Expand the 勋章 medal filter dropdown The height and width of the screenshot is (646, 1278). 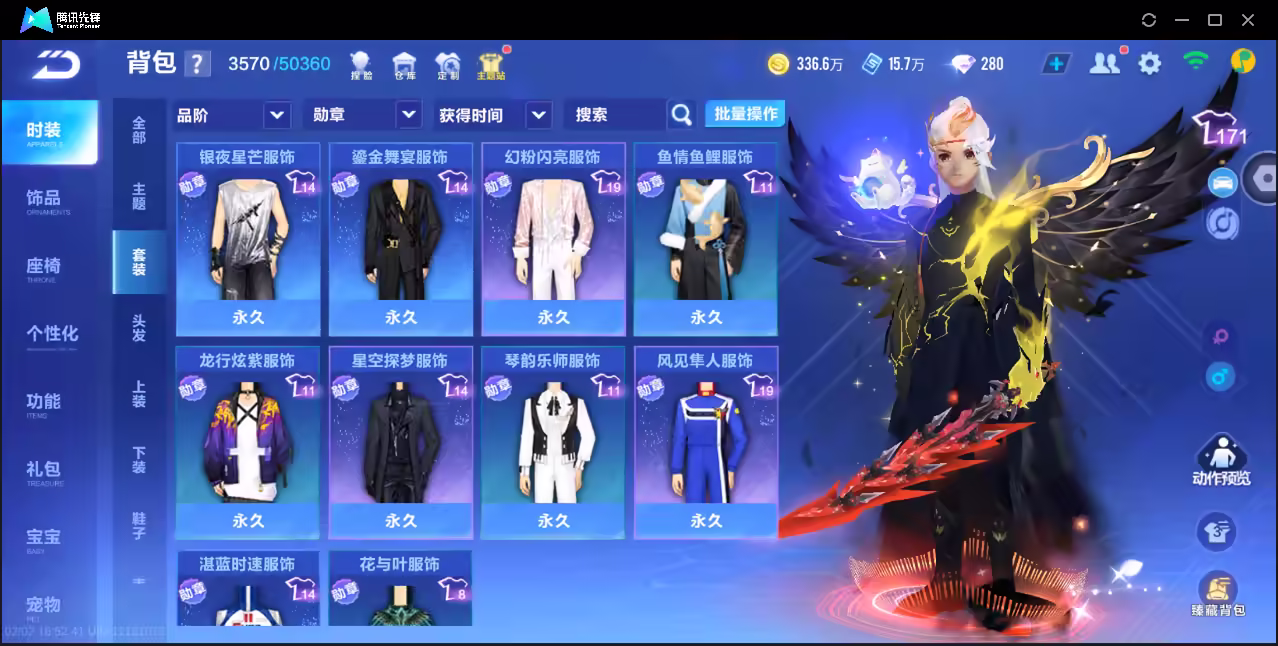tap(362, 115)
